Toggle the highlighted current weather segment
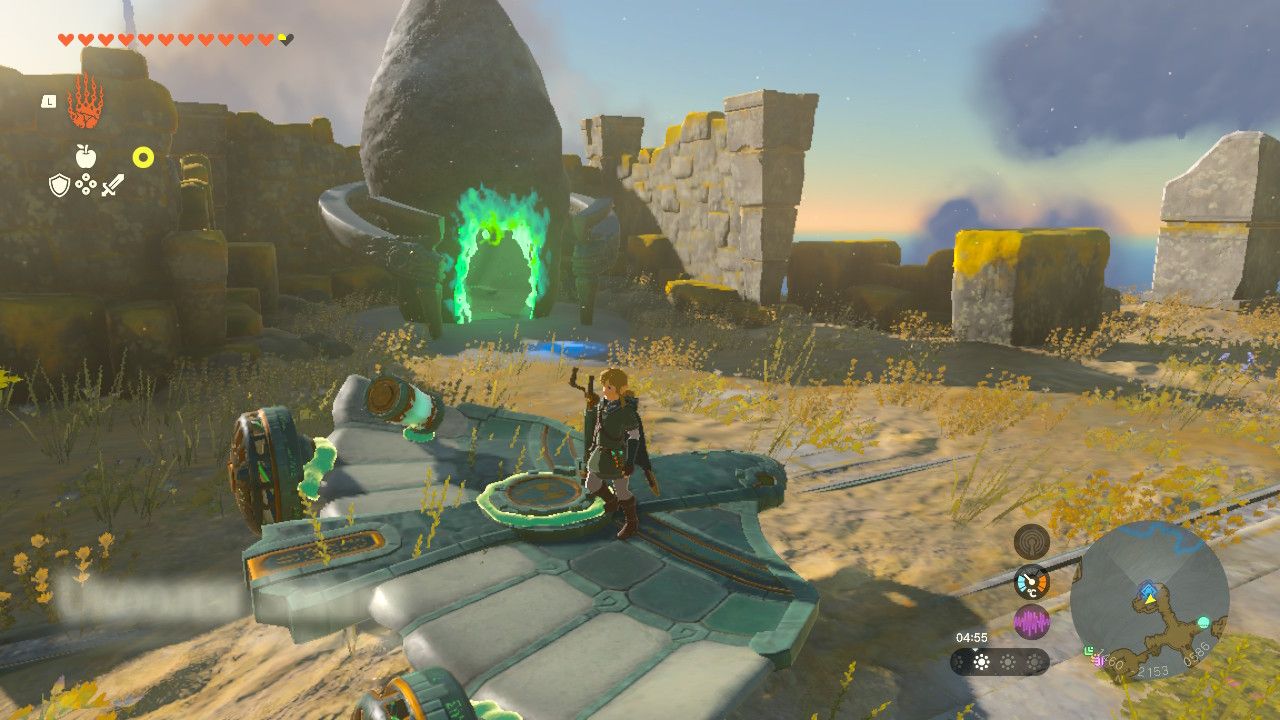Screen dimensions: 1280x720 [x=981, y=662]
